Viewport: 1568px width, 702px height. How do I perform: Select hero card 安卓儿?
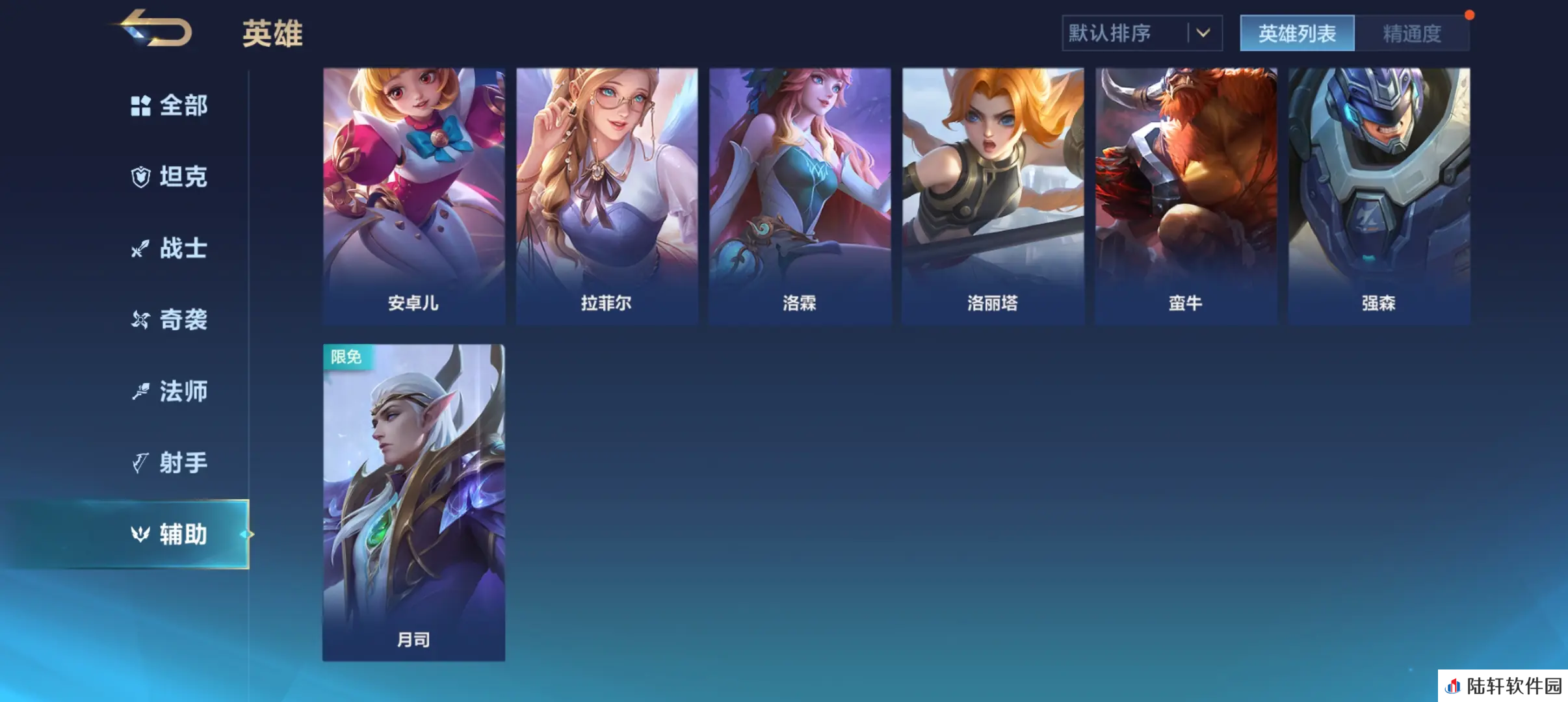click(413, 195)
